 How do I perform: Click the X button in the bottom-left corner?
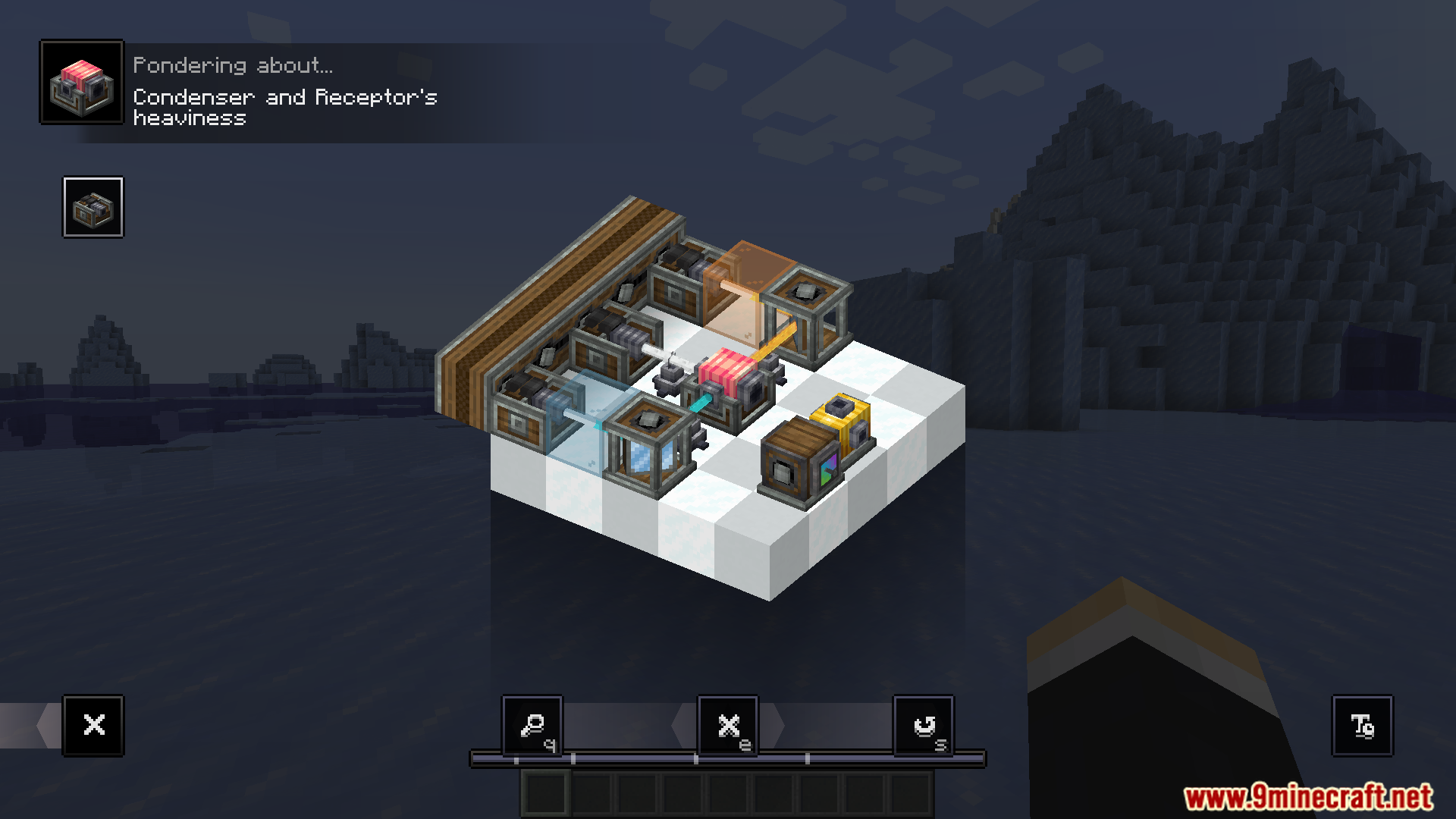(93, 726)
